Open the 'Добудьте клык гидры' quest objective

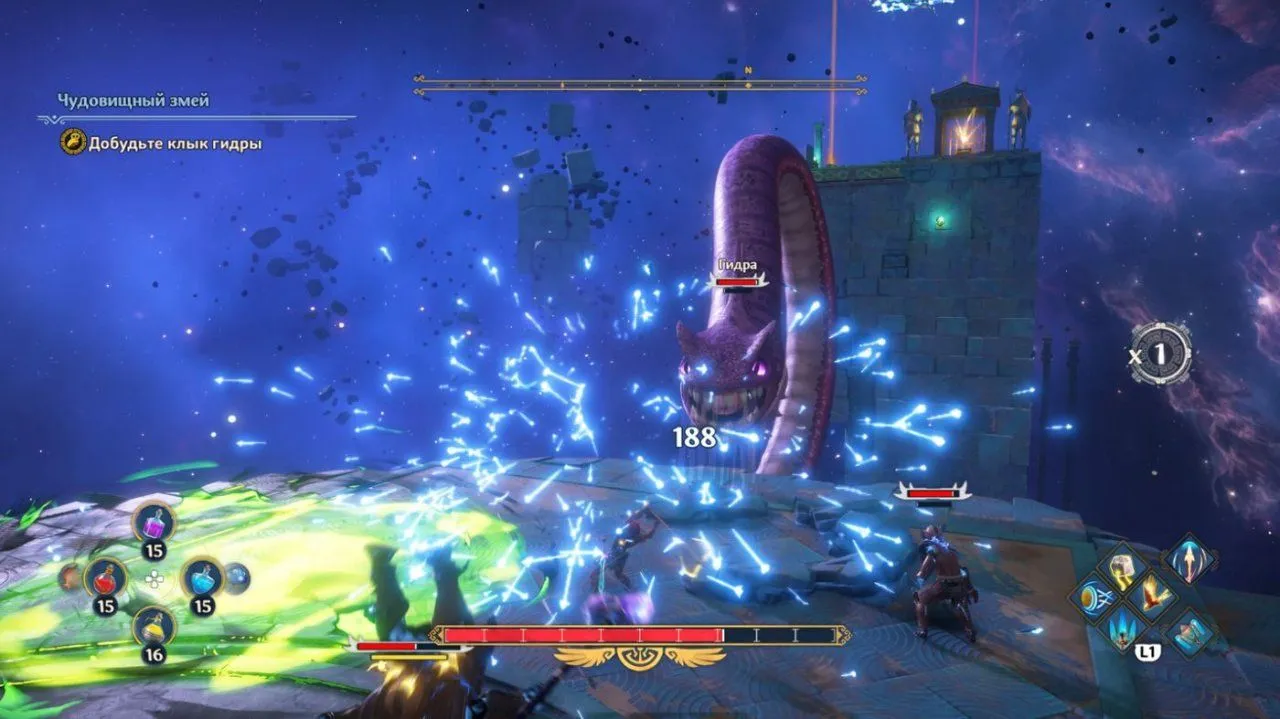pyautogui.click(x=175, y=144)
